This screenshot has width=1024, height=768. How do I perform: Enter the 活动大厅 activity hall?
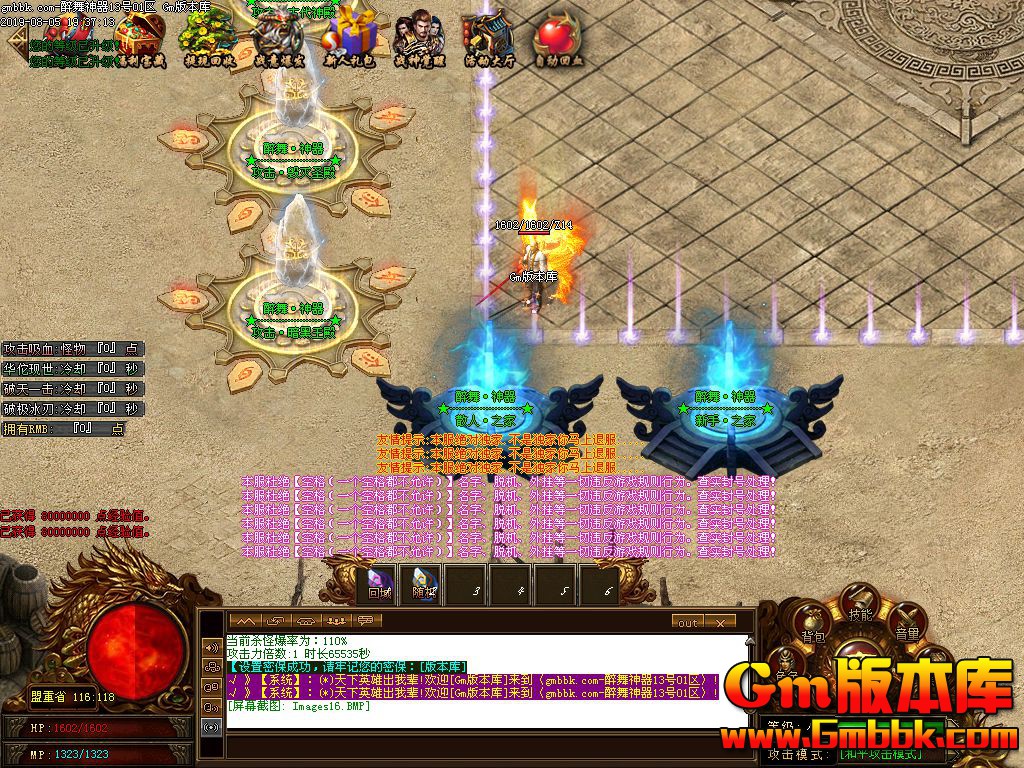[488, 38]
